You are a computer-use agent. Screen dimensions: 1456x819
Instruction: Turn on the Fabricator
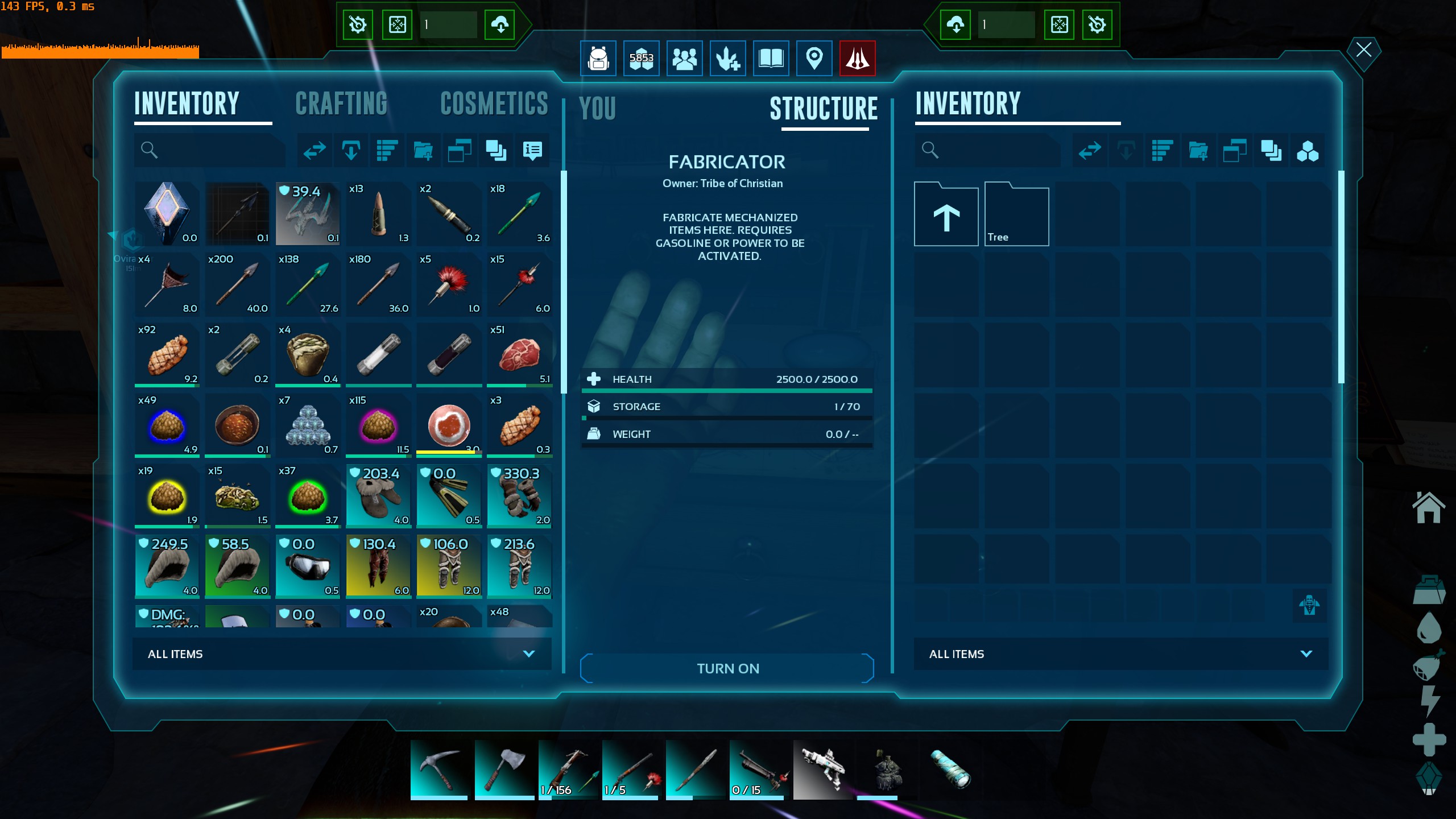[x=727, y=668]
